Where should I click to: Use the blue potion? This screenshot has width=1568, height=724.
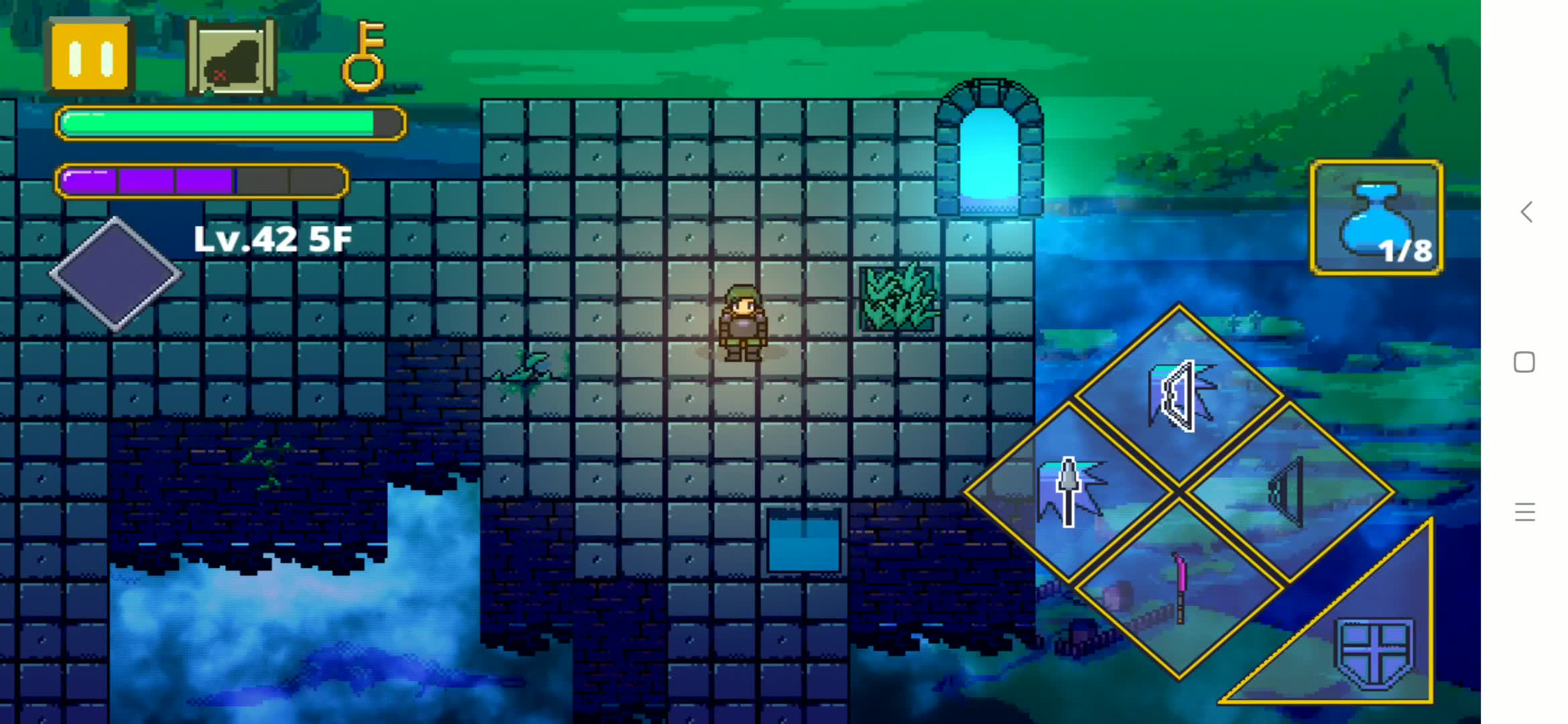coord(1376,218)
